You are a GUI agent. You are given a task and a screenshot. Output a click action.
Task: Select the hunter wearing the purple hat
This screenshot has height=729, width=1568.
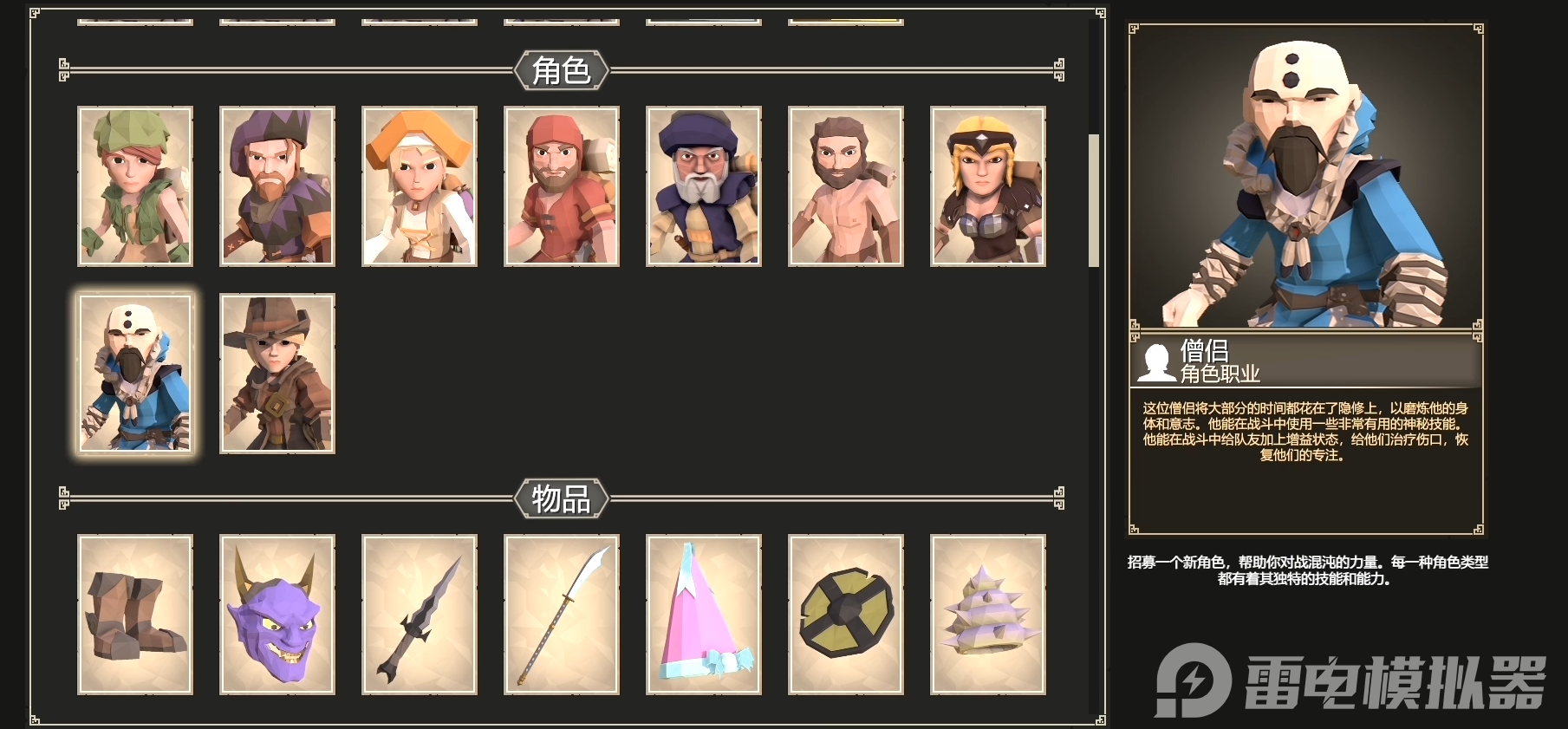pos(277,186)
